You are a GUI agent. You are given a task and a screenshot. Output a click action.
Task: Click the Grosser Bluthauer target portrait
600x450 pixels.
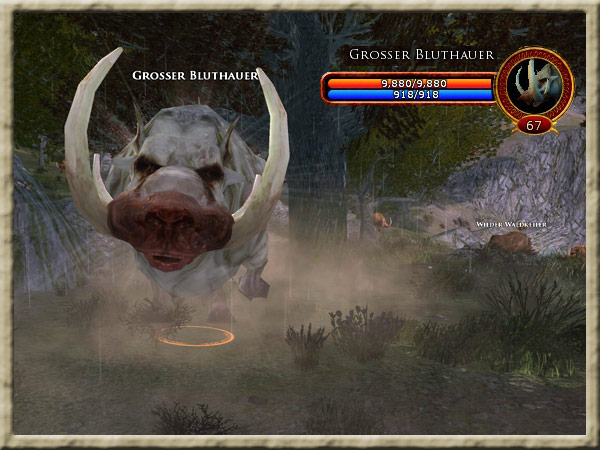click(534, 84)
